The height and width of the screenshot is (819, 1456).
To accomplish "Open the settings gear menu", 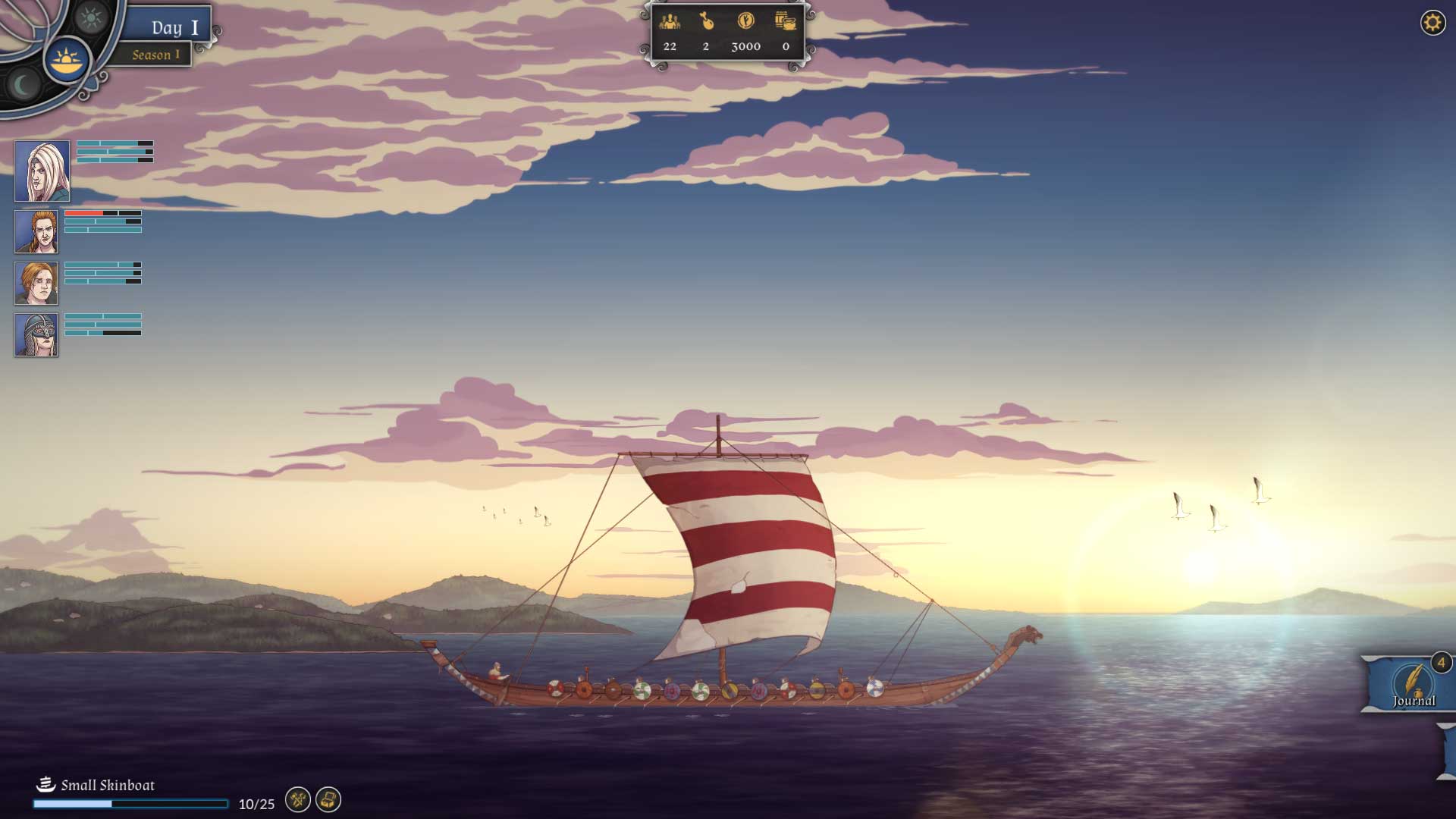I will tap(1432, 23).
